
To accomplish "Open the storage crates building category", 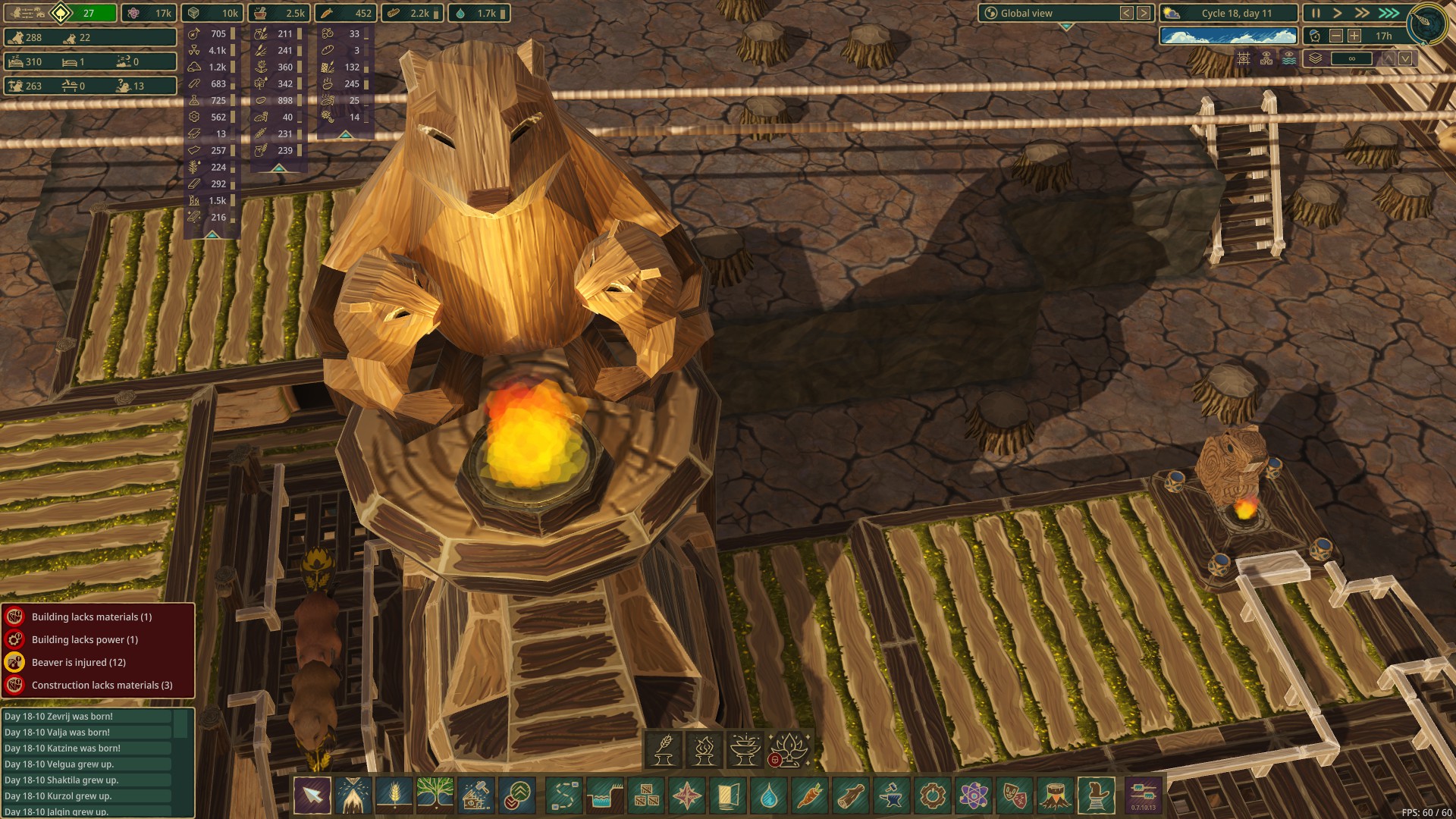I will click(x=646, y=795).
